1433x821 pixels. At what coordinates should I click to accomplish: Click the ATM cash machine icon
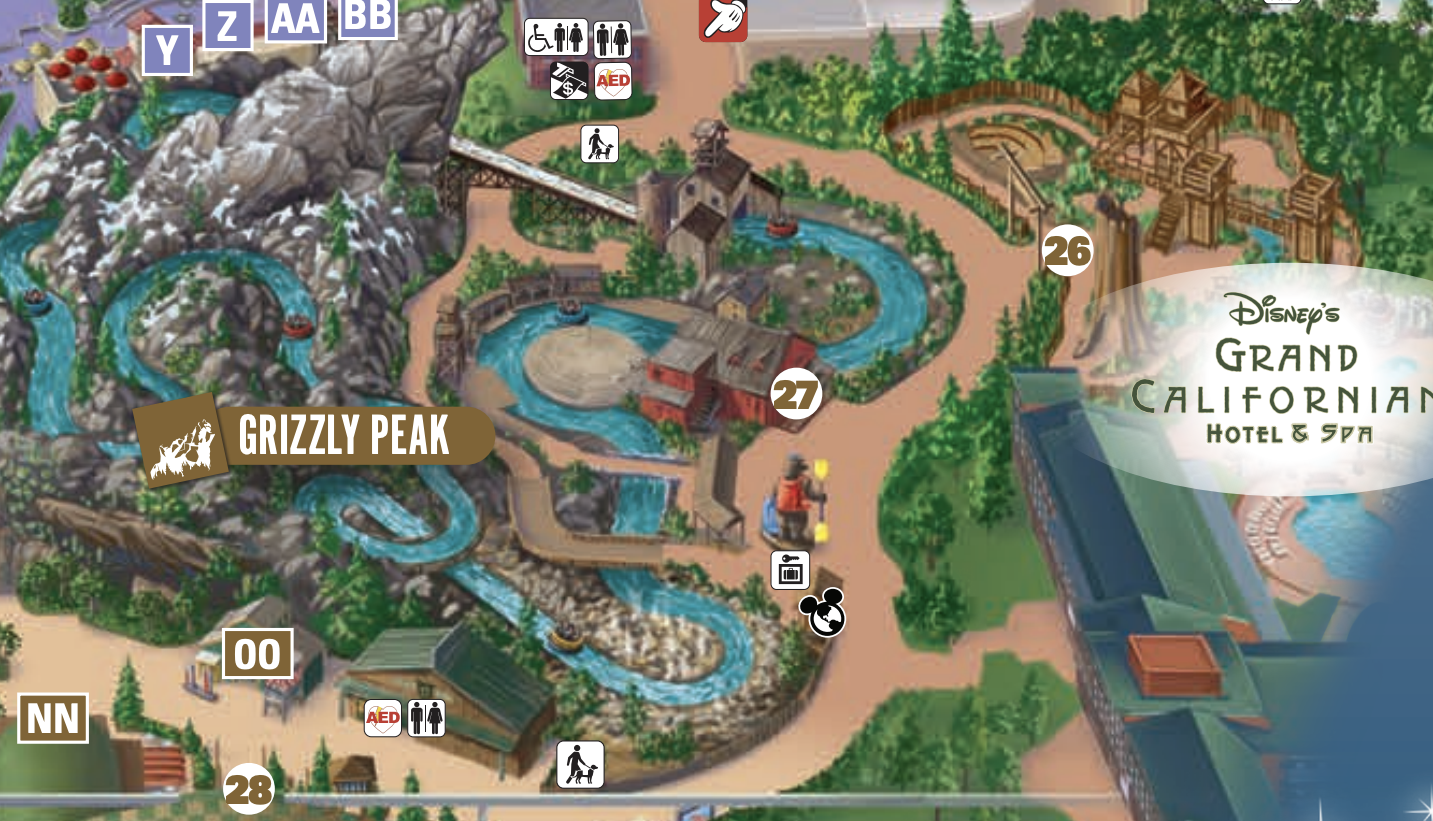[569, 80]
